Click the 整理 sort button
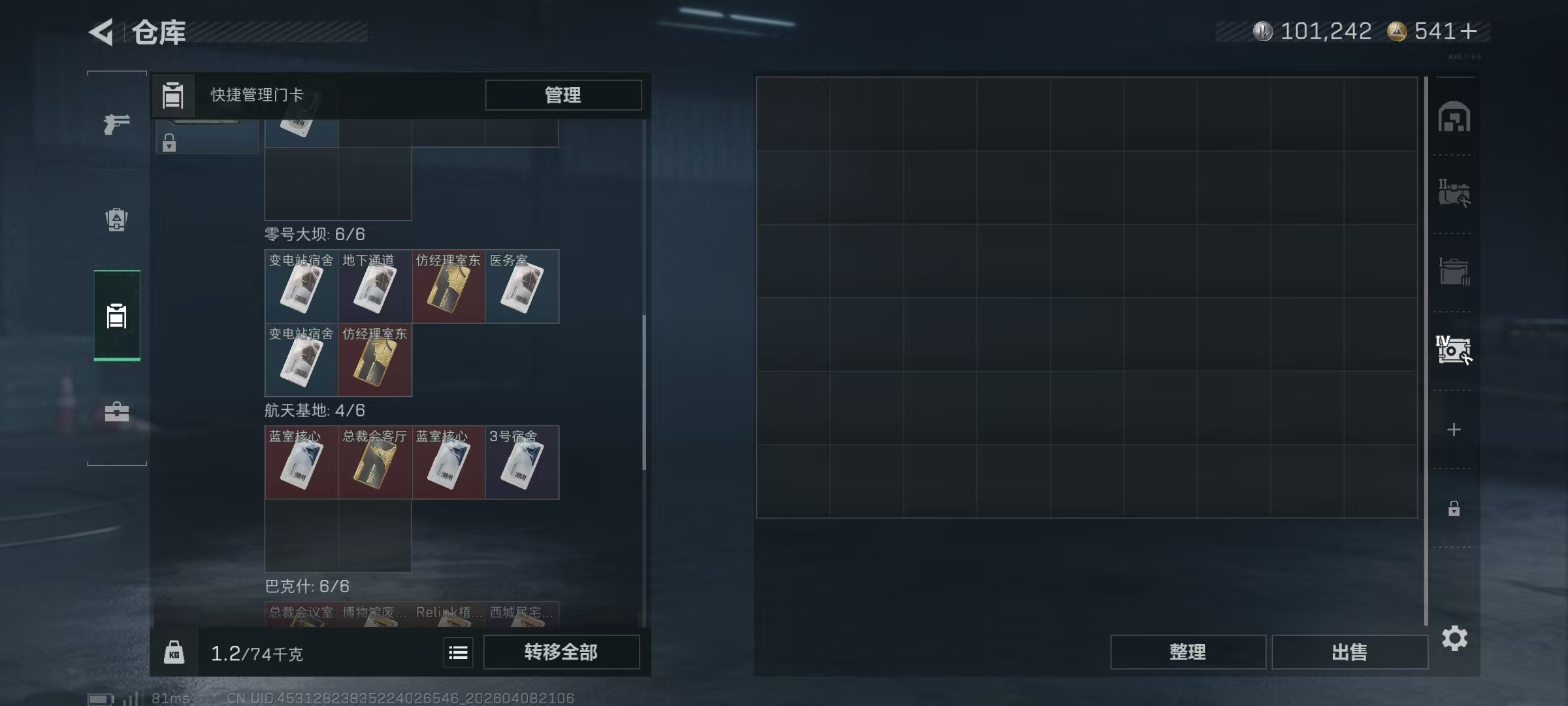The height and width of the screenshot is (706, 1568). click(x=1187, y=652)
